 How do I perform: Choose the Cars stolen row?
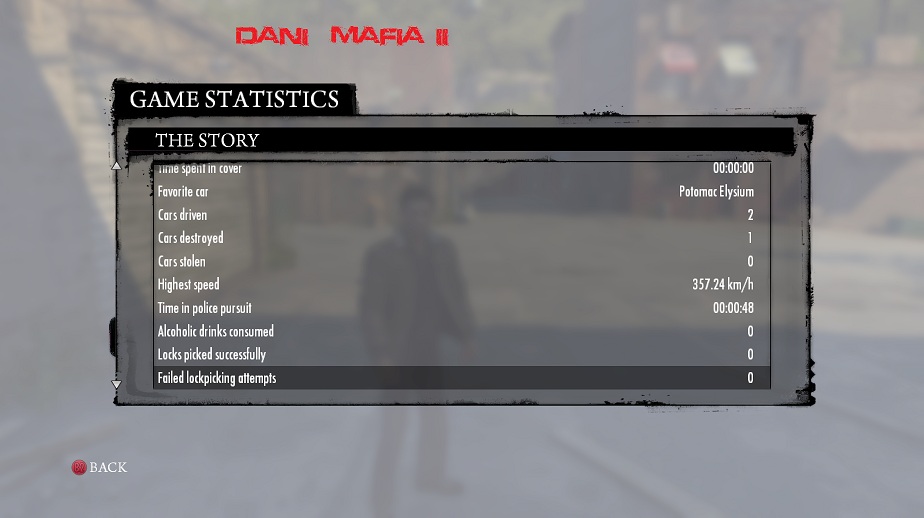[x=461, y=262]
